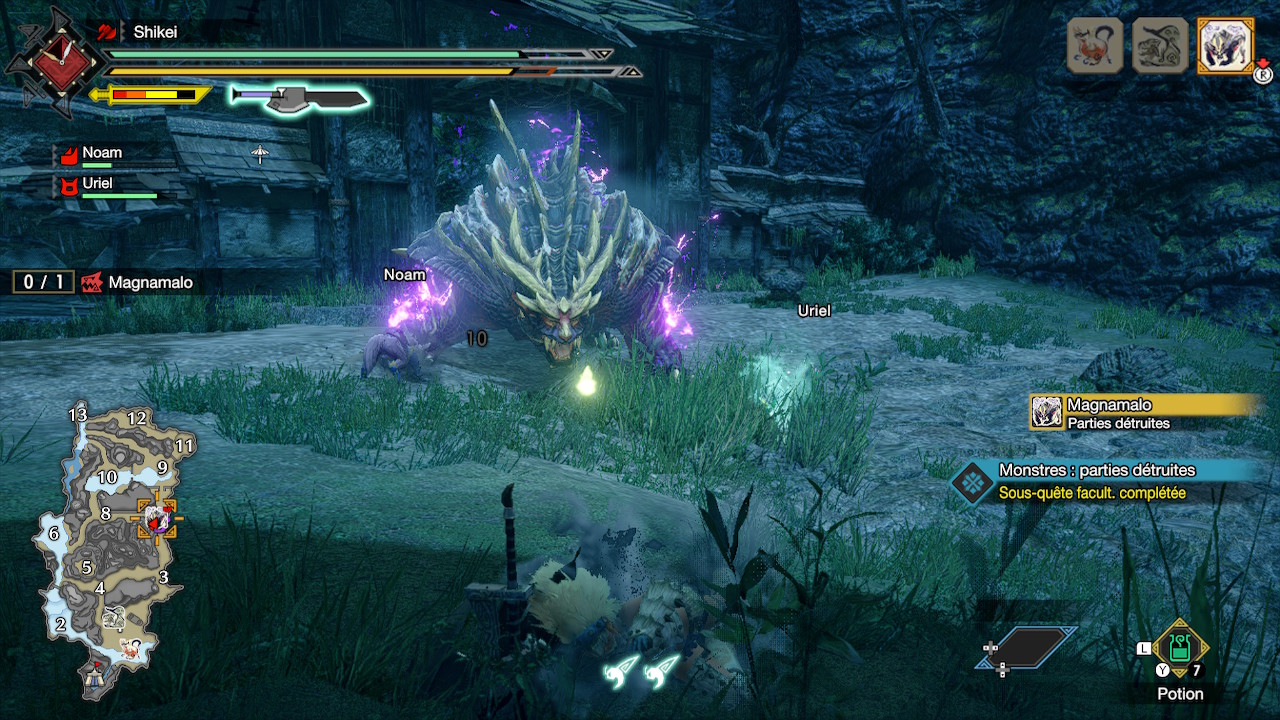
Task: Click the empty action bar panel
Action: pos(1030,647)
